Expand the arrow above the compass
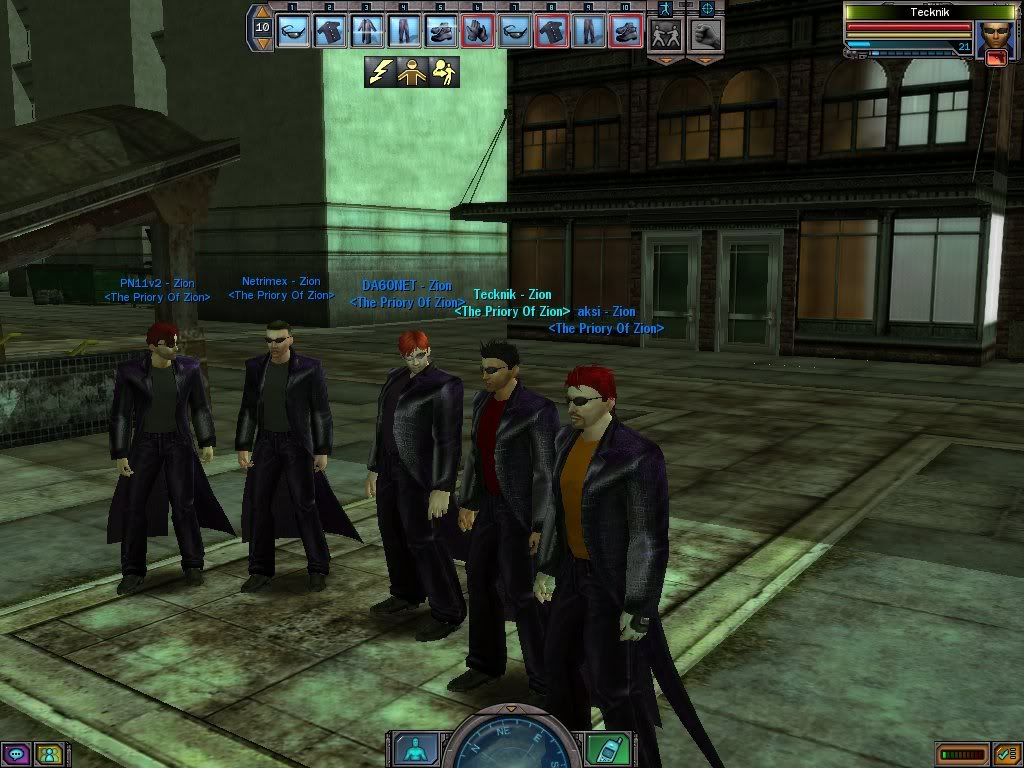This screenshot has height=768, width=1024. pos(512,709)
